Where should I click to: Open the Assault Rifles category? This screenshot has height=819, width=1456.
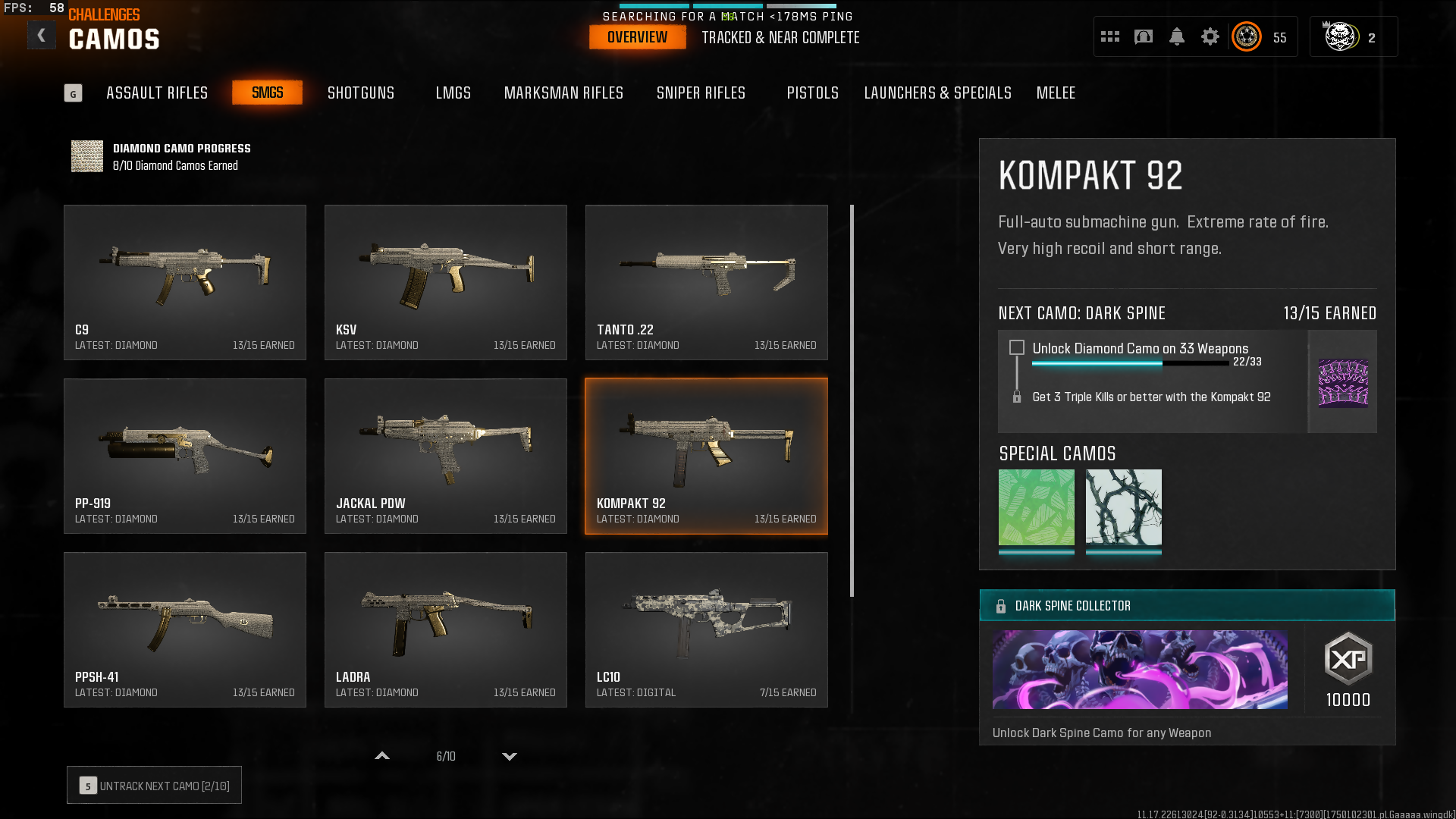(157, 93)
